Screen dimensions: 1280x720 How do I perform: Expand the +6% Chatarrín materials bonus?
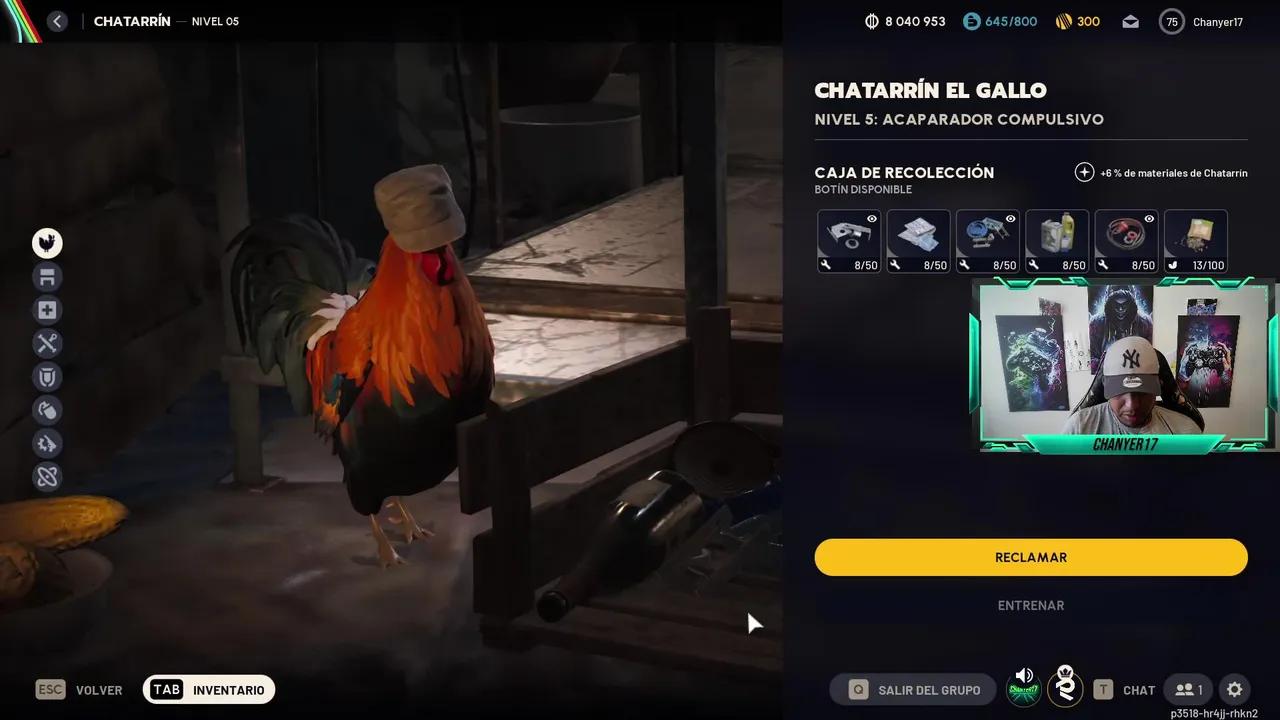click(x=1084, y=172)
